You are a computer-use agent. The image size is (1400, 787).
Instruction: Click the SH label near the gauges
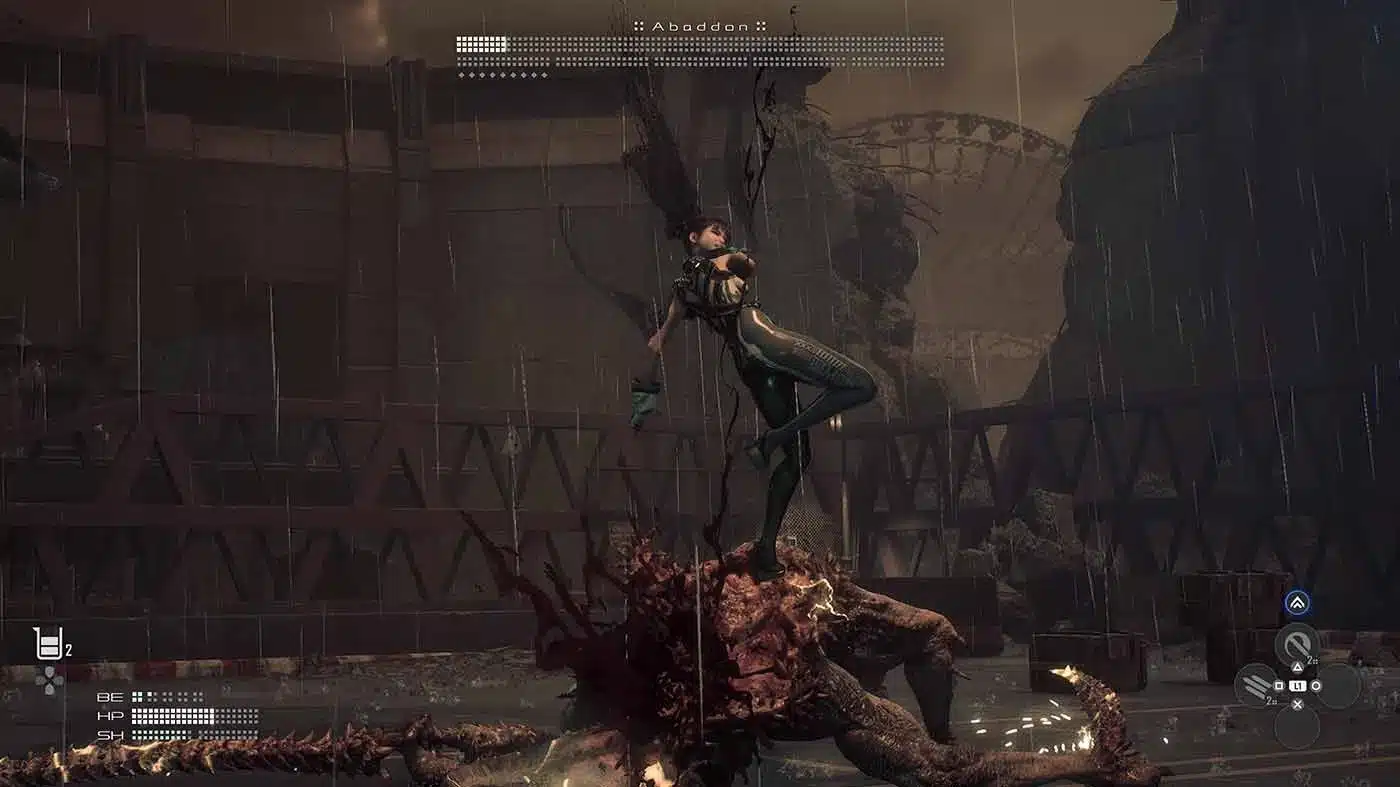pyautogui.click(x=110, y=735)
